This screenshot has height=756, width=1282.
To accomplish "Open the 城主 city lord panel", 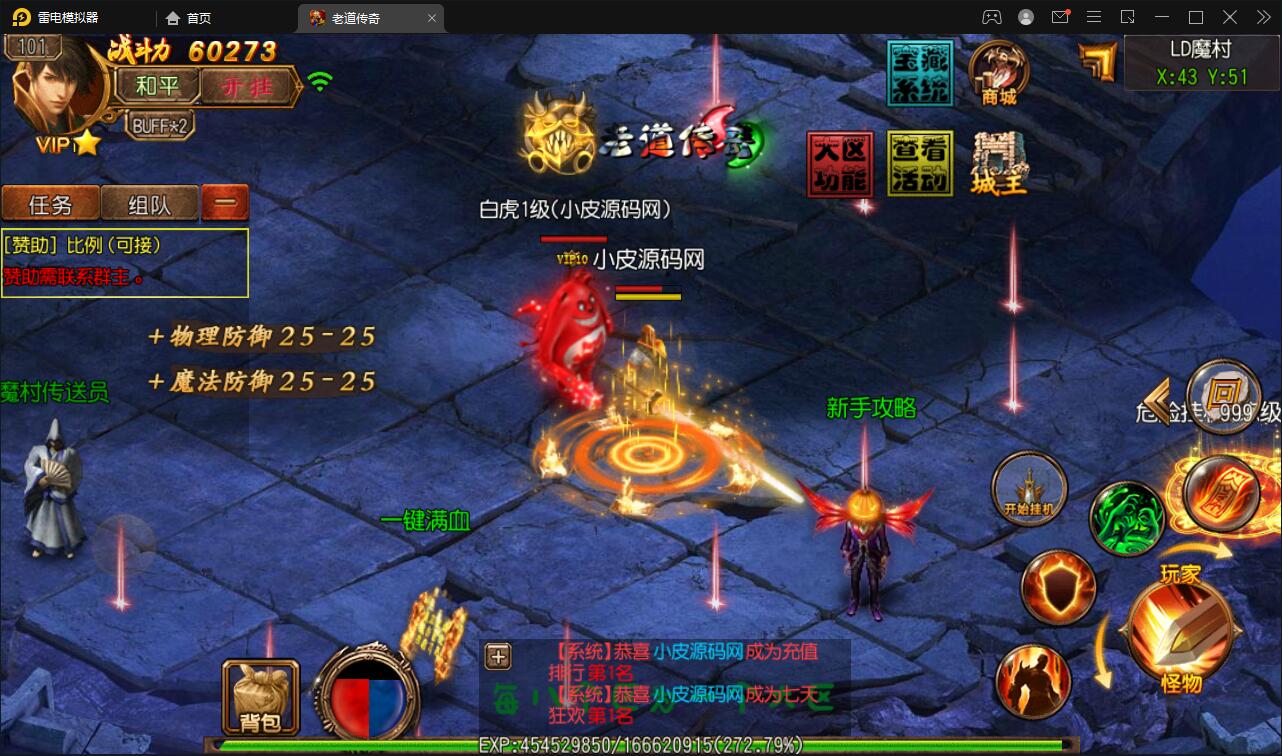I will click(x=999, y=165).
